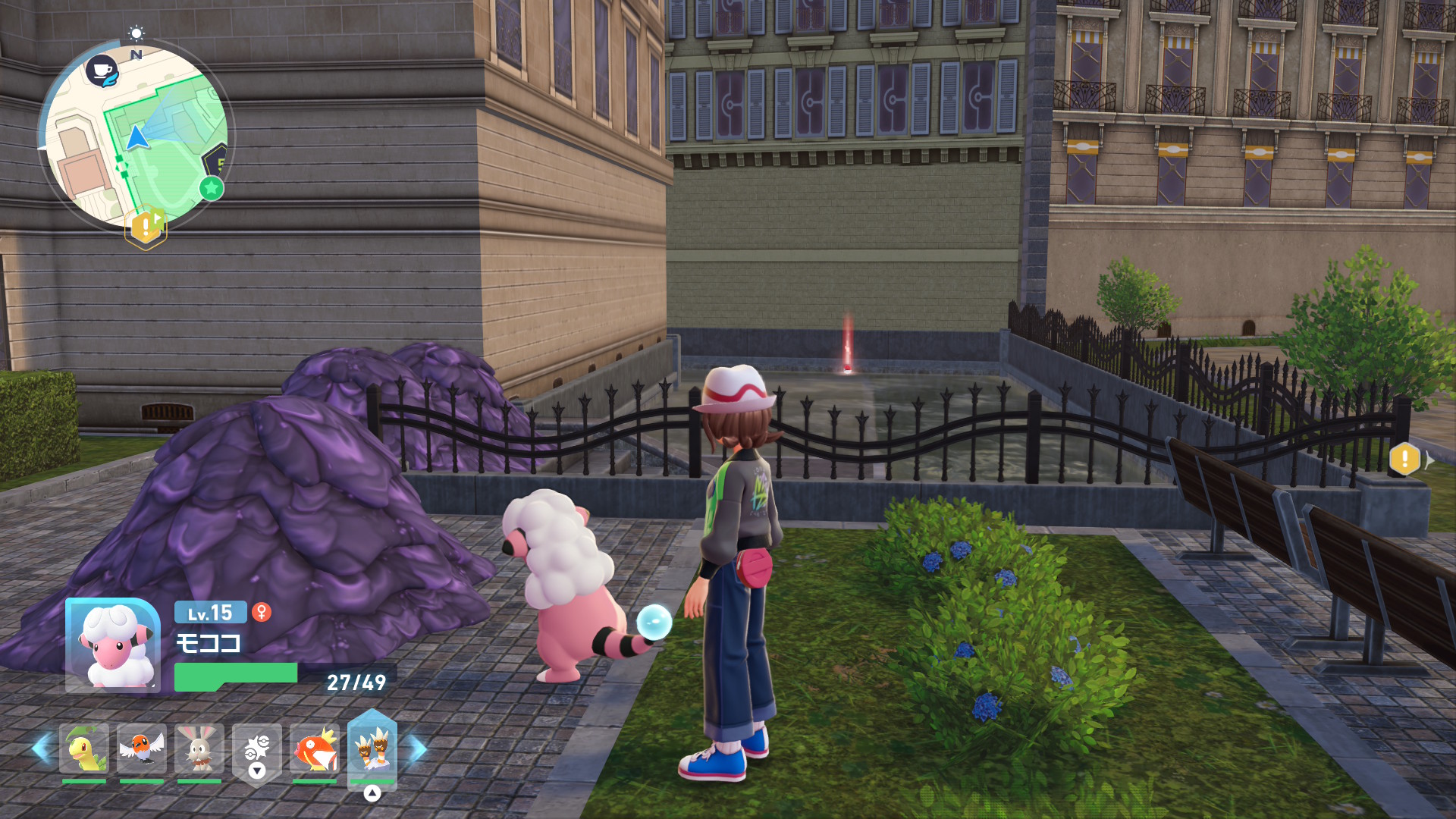This screenshot has width=1456, height=819.
Task: Click the left arrow beside the party bar
Action: point(41,749)
